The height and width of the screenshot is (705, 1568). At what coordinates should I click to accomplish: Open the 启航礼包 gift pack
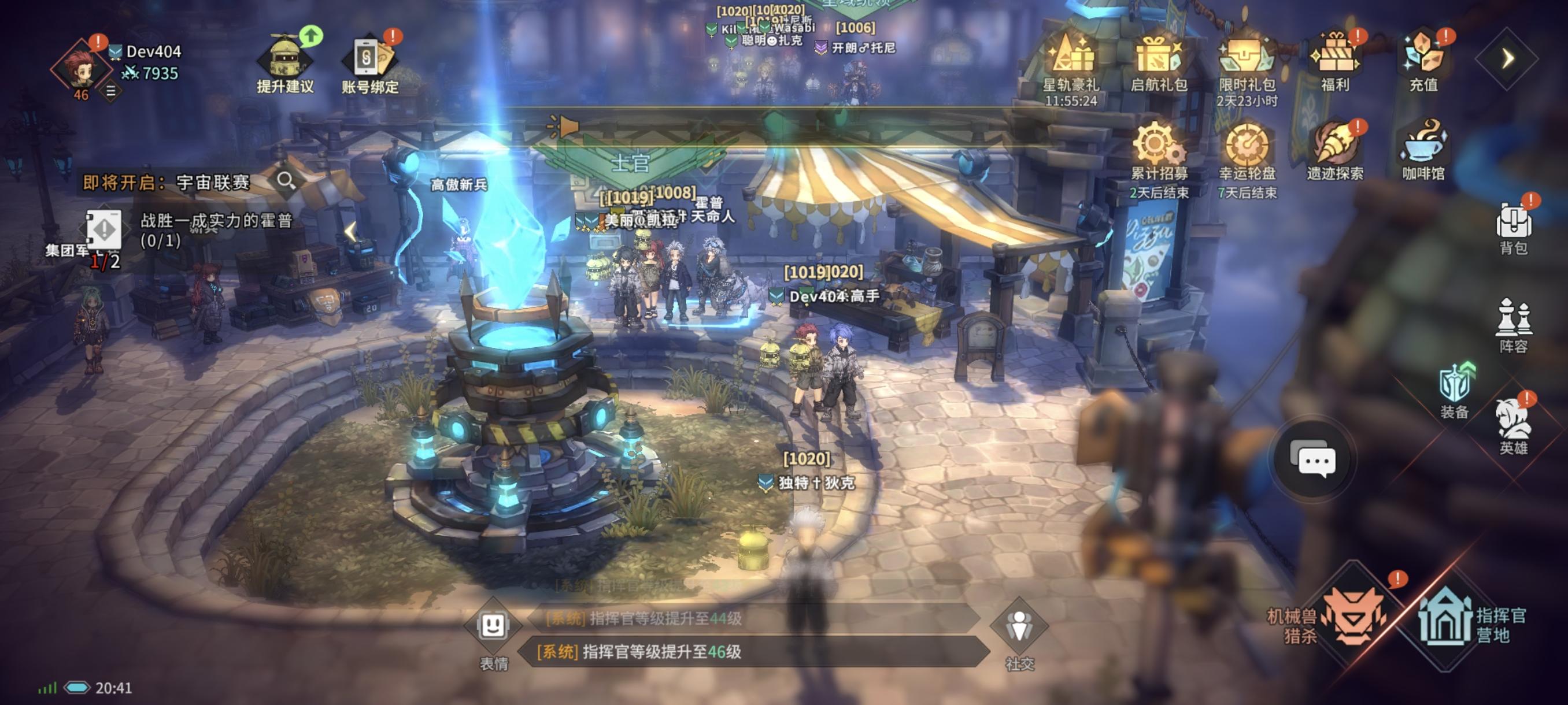click(x=1158, y=60)
